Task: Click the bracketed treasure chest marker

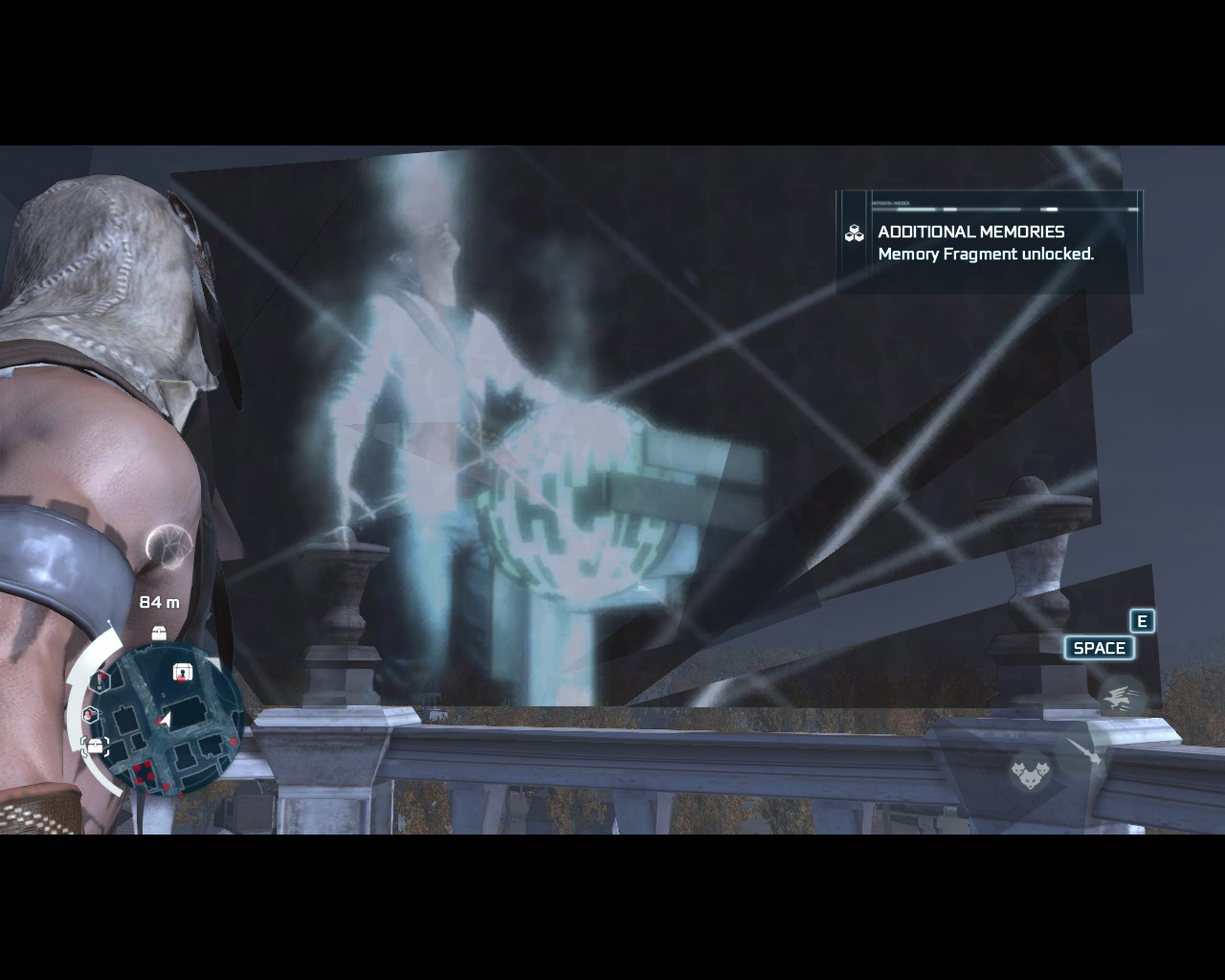Action: (95, 746)
